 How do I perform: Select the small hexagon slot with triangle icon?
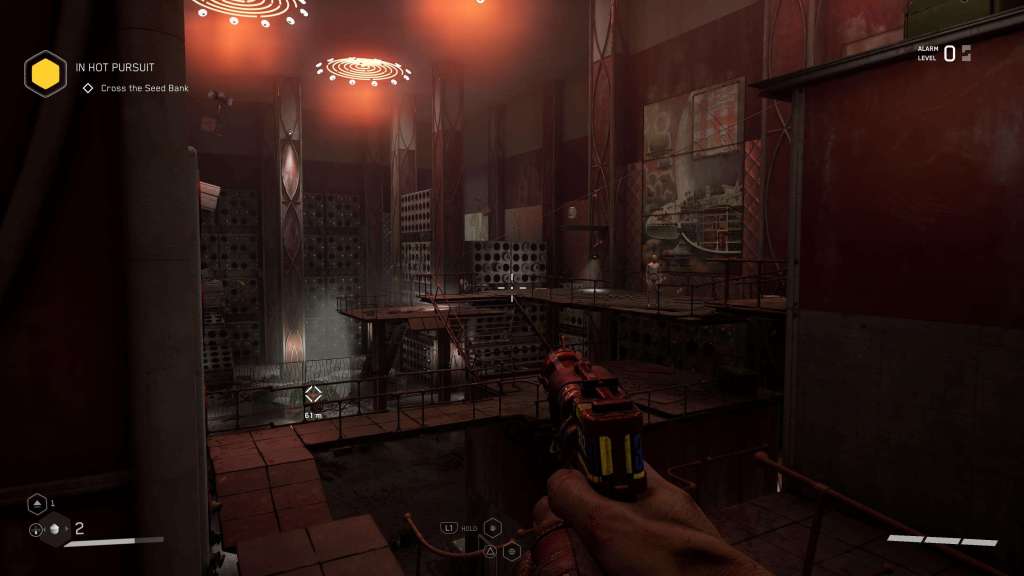37,503
